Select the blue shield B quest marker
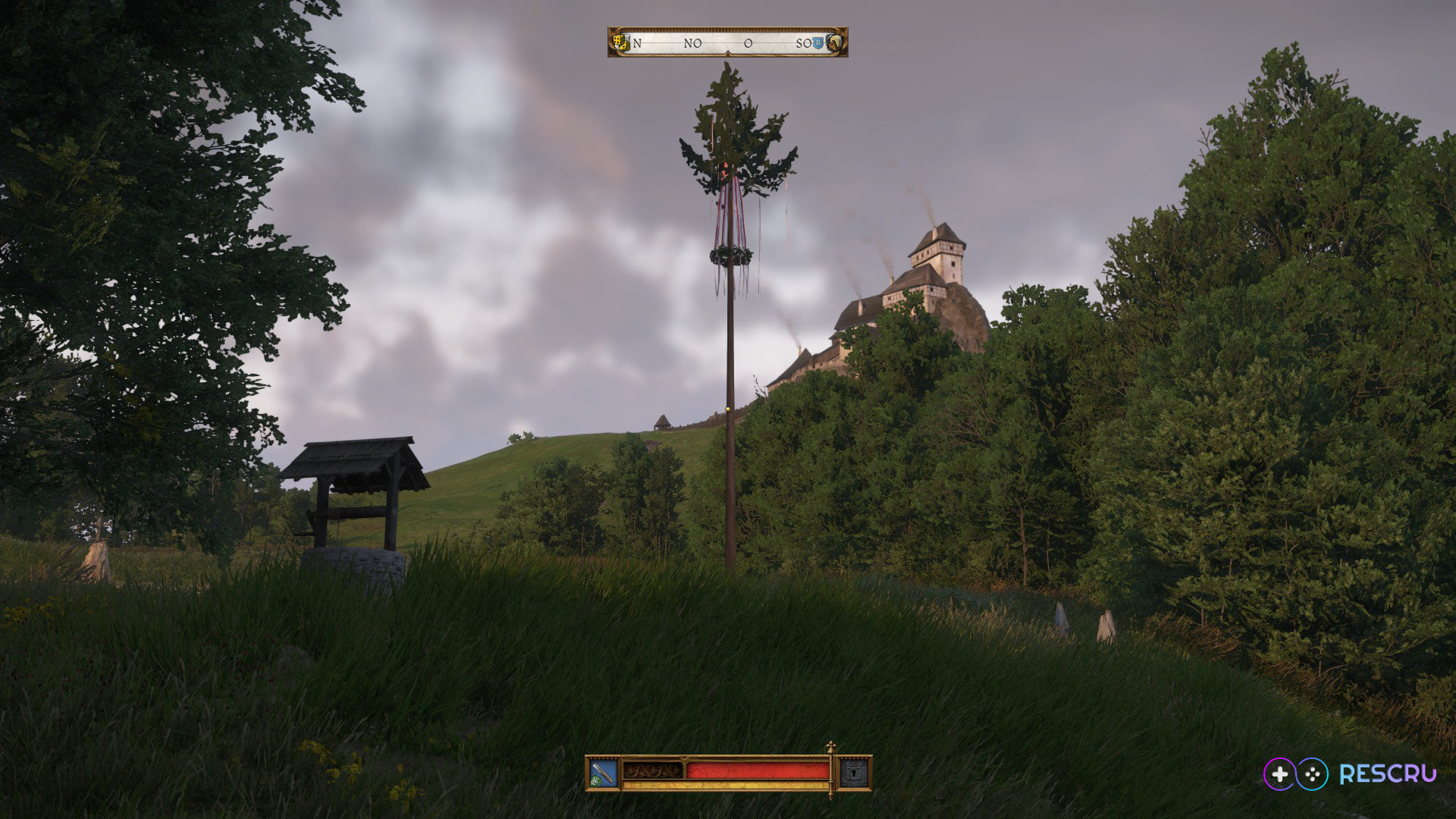Screen dimensions: 1456x819 point(817,43)
